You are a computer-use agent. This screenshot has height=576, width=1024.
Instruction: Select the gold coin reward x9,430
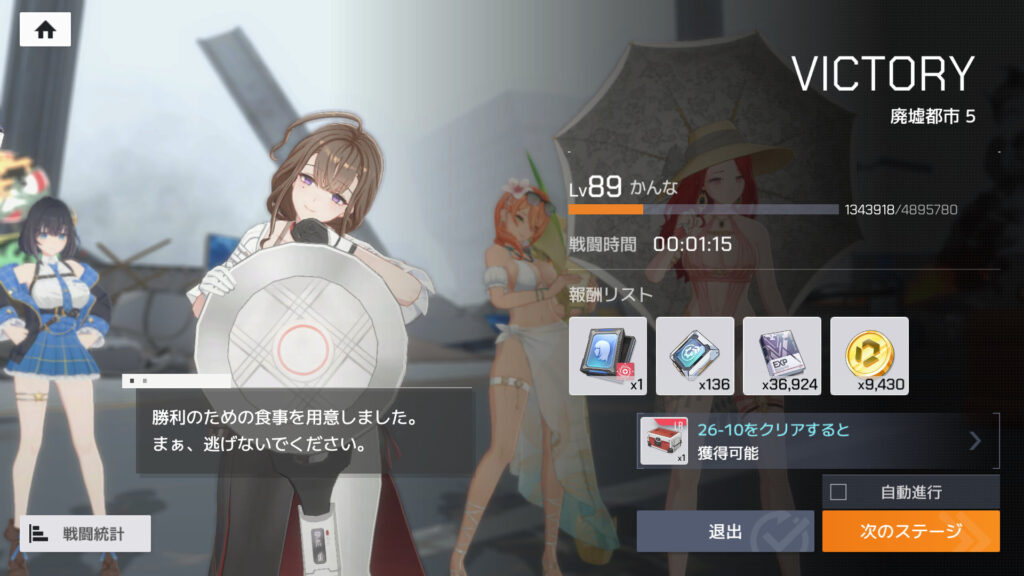click(x=869, y=356)
